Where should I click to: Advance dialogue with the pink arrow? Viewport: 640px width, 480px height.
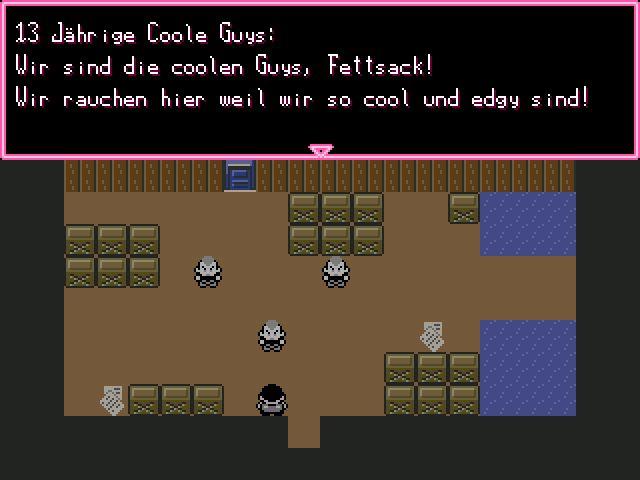[x=320, y=151]
